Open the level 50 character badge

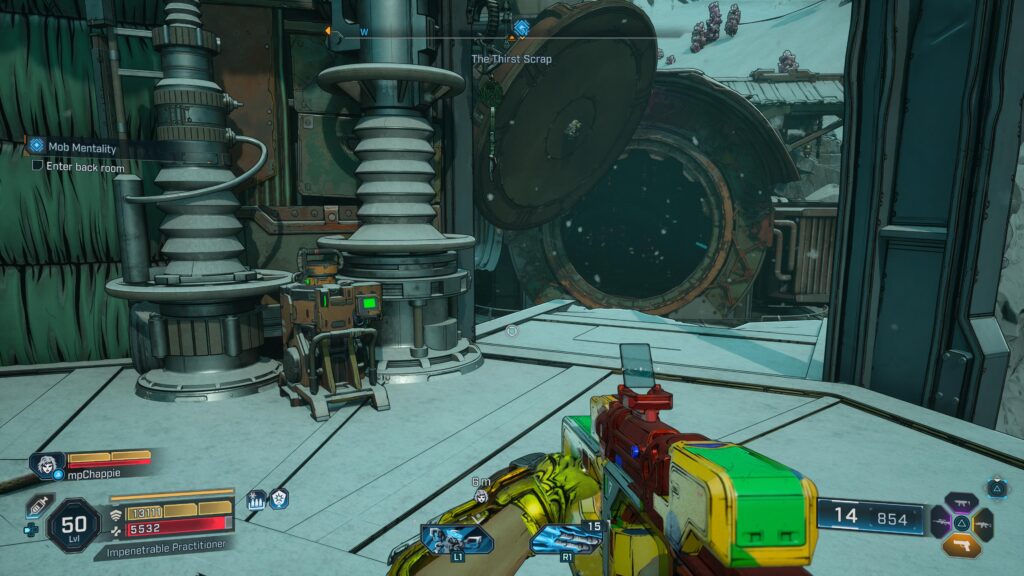[73, 524]
